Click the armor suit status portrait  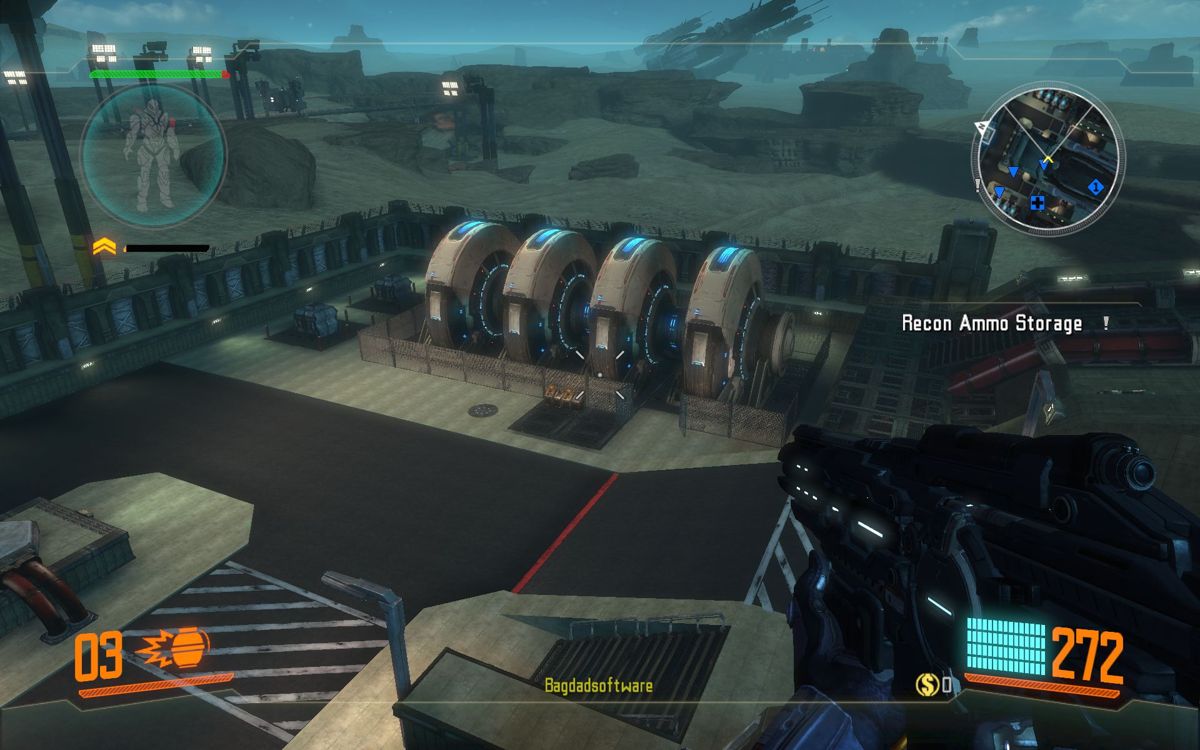[152, 157]
